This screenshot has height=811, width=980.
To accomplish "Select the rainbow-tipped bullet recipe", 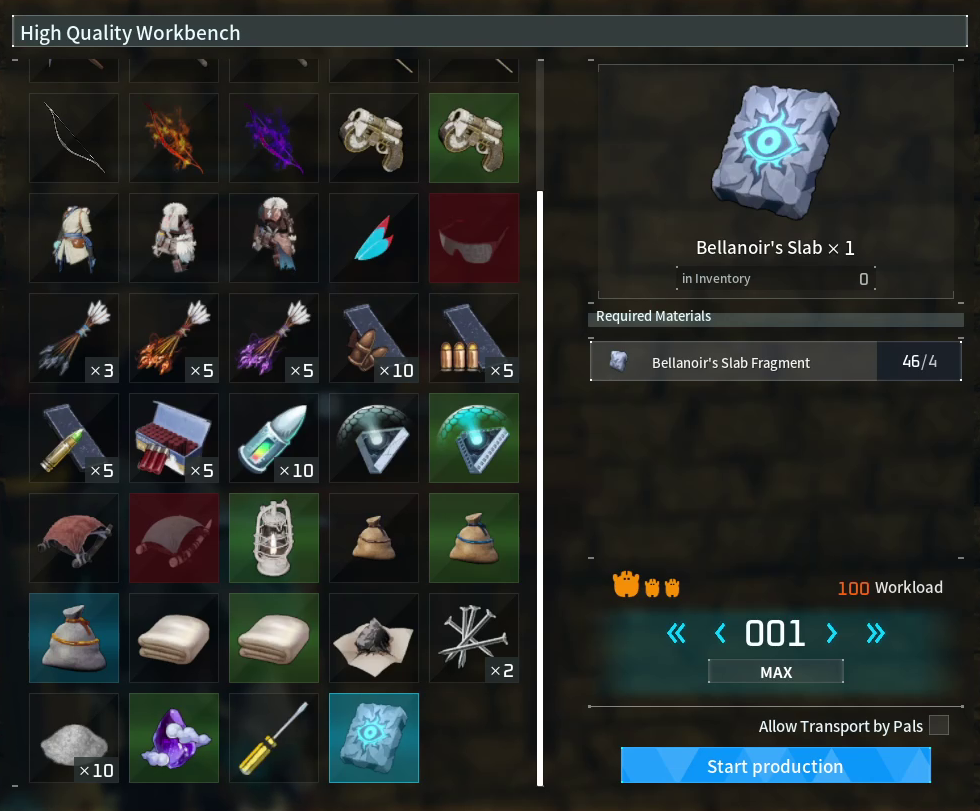I will tap(274, 438).
